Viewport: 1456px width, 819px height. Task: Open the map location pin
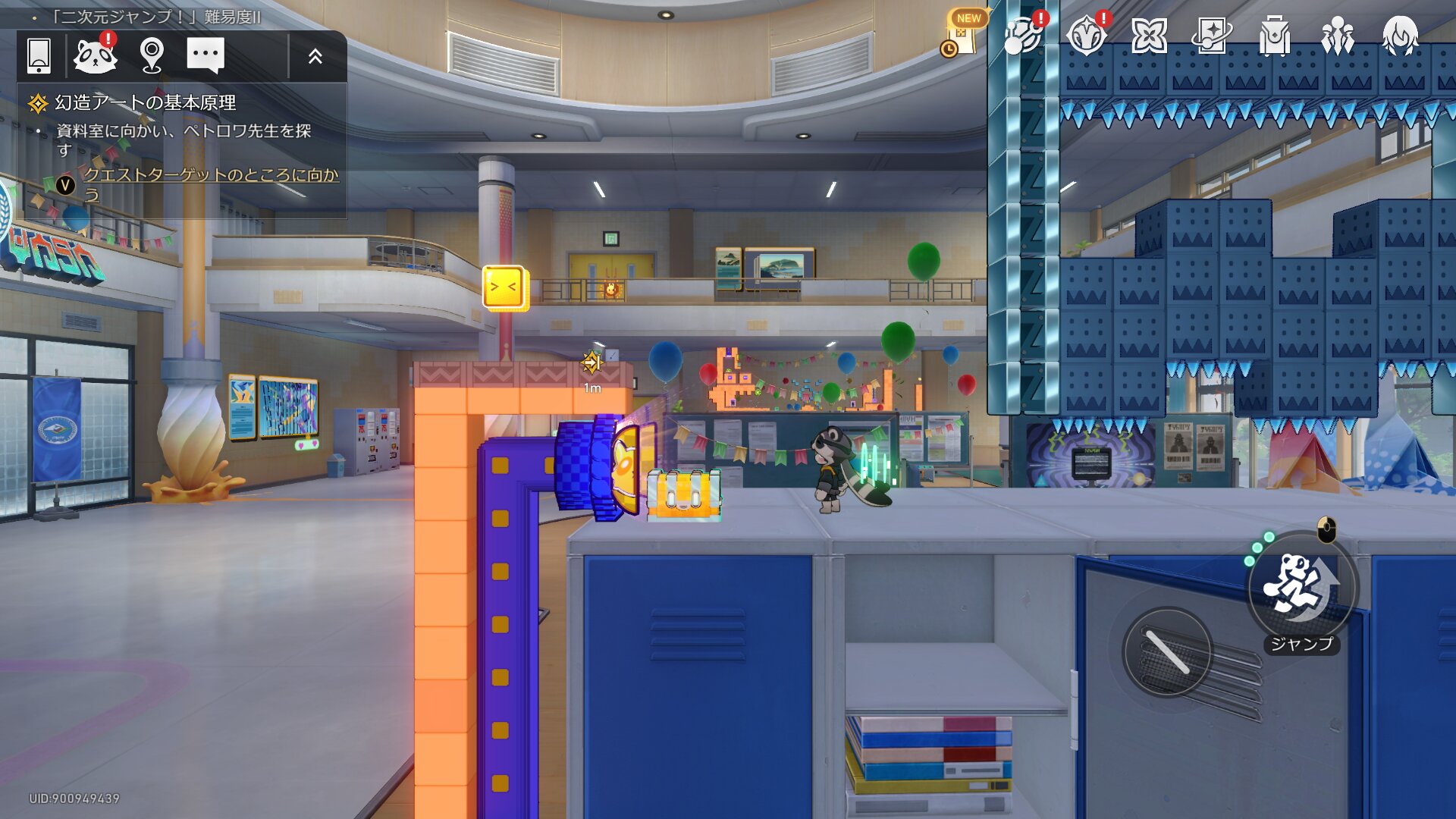[x=152, y=55]
